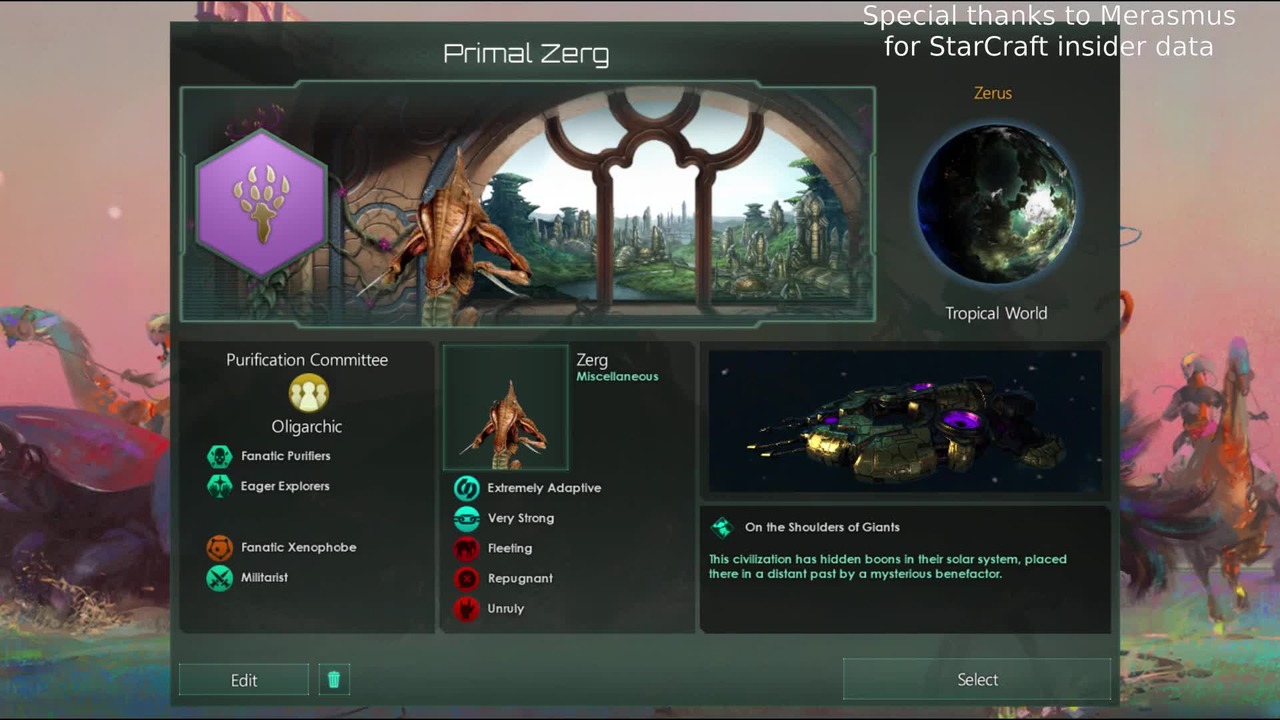Inspect the Oligarchic authority icon

[308, 393]
